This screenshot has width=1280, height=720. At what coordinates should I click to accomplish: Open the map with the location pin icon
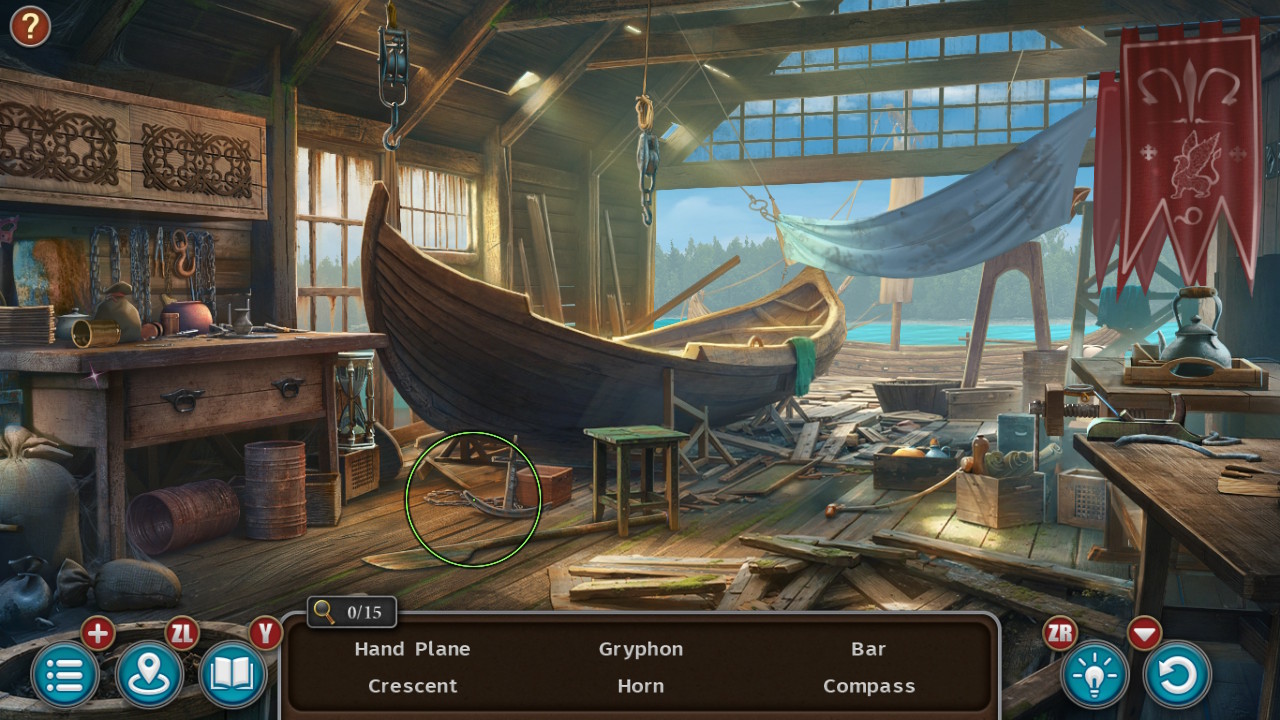147,674
